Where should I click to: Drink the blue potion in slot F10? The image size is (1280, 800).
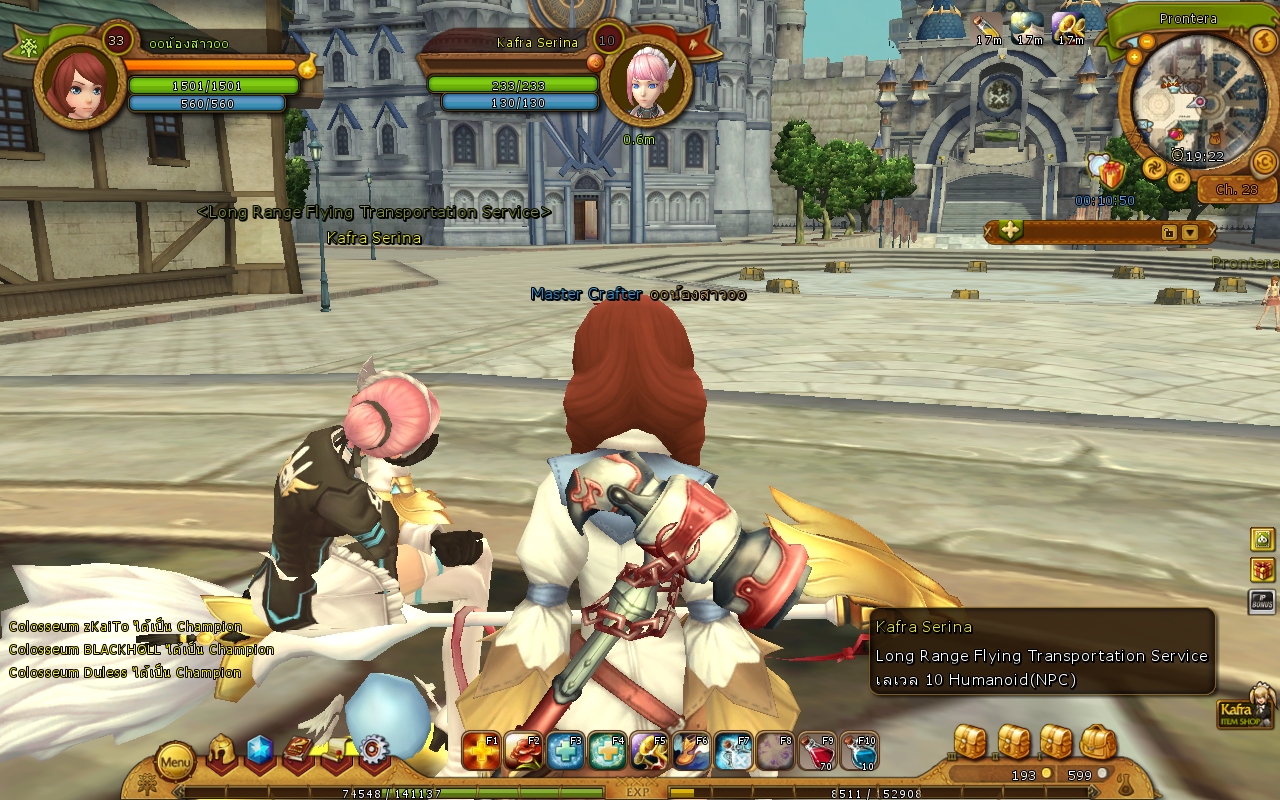[859, 752]
